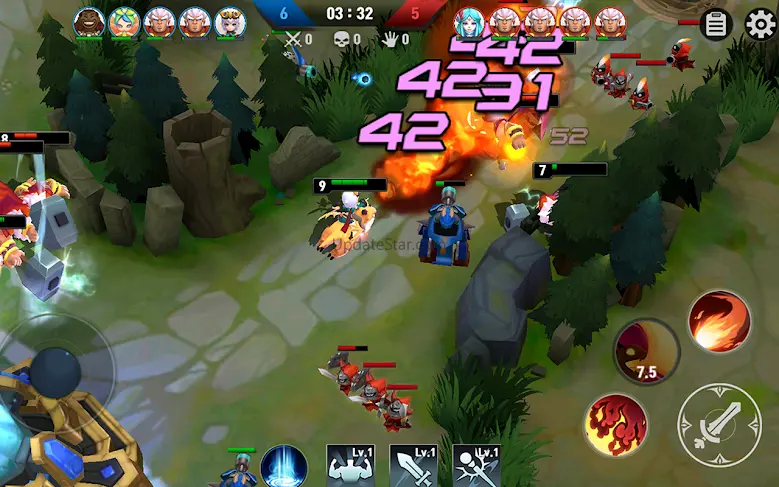The width and height of the screenshot is (779, 487).
Task: Use the blue recall beam ability
Action: tap(284, 468)
